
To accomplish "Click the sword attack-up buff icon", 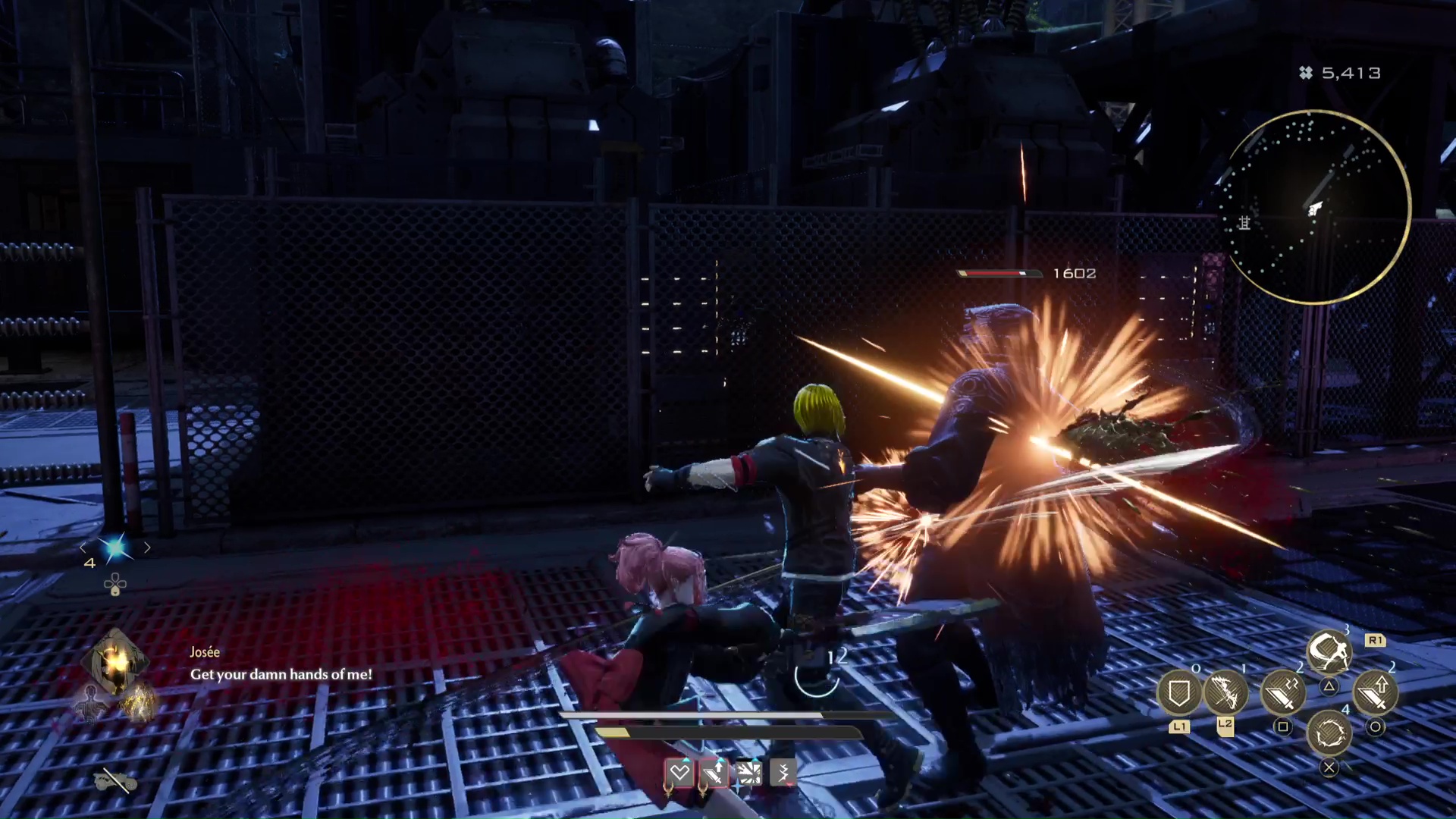I will click(714, 773).
